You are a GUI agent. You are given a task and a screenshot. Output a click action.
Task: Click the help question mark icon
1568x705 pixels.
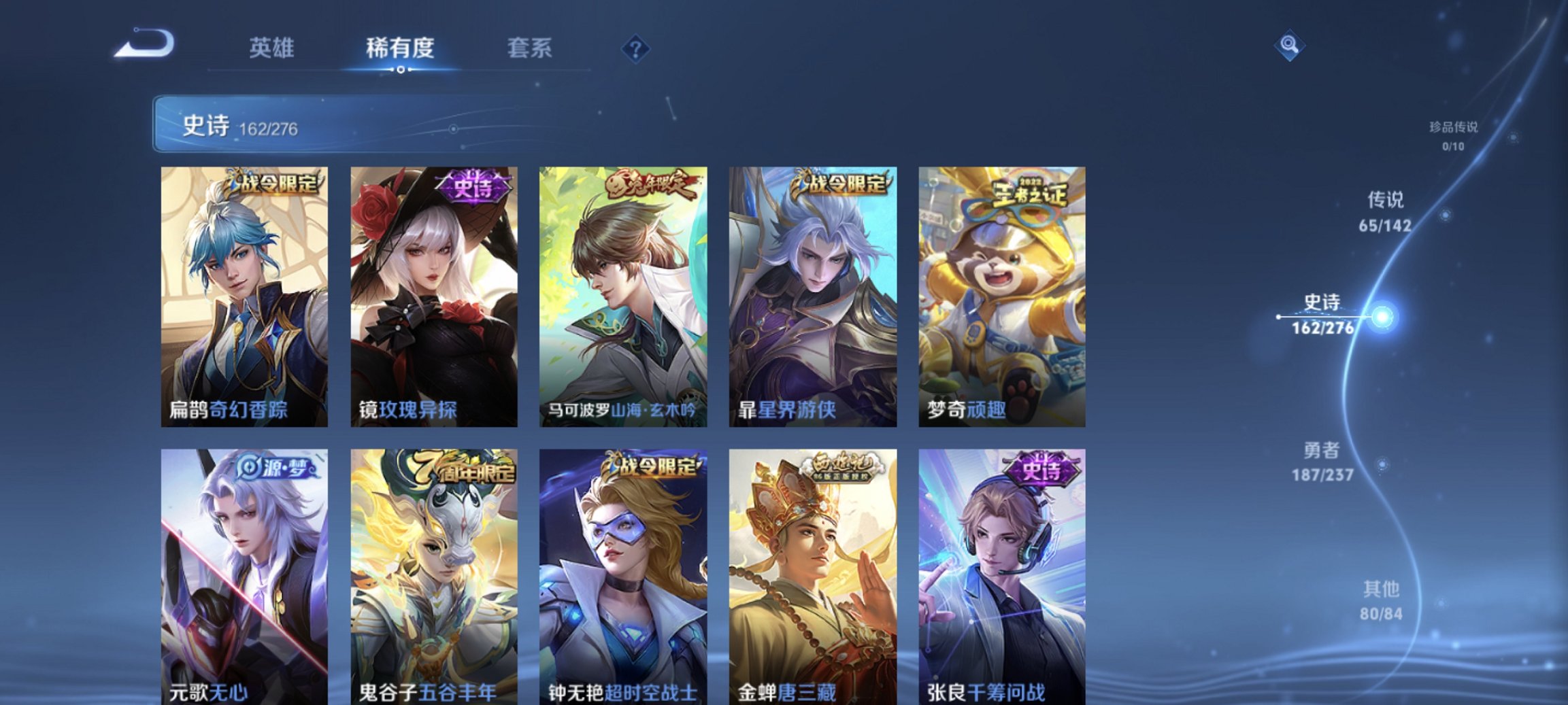(x=635, y=48)
